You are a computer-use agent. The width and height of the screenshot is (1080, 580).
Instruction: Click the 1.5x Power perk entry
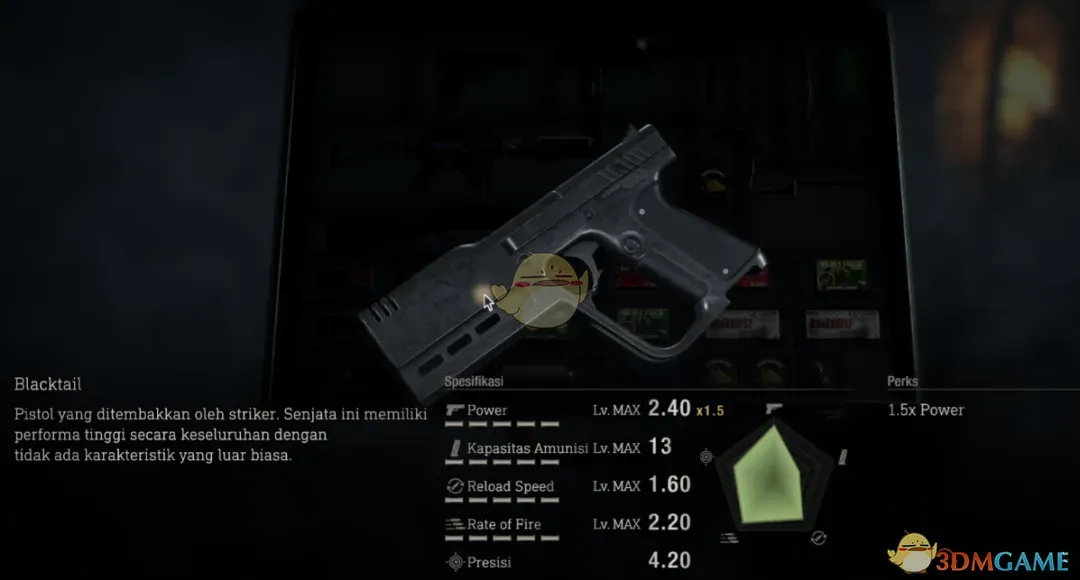click(926, 410)
